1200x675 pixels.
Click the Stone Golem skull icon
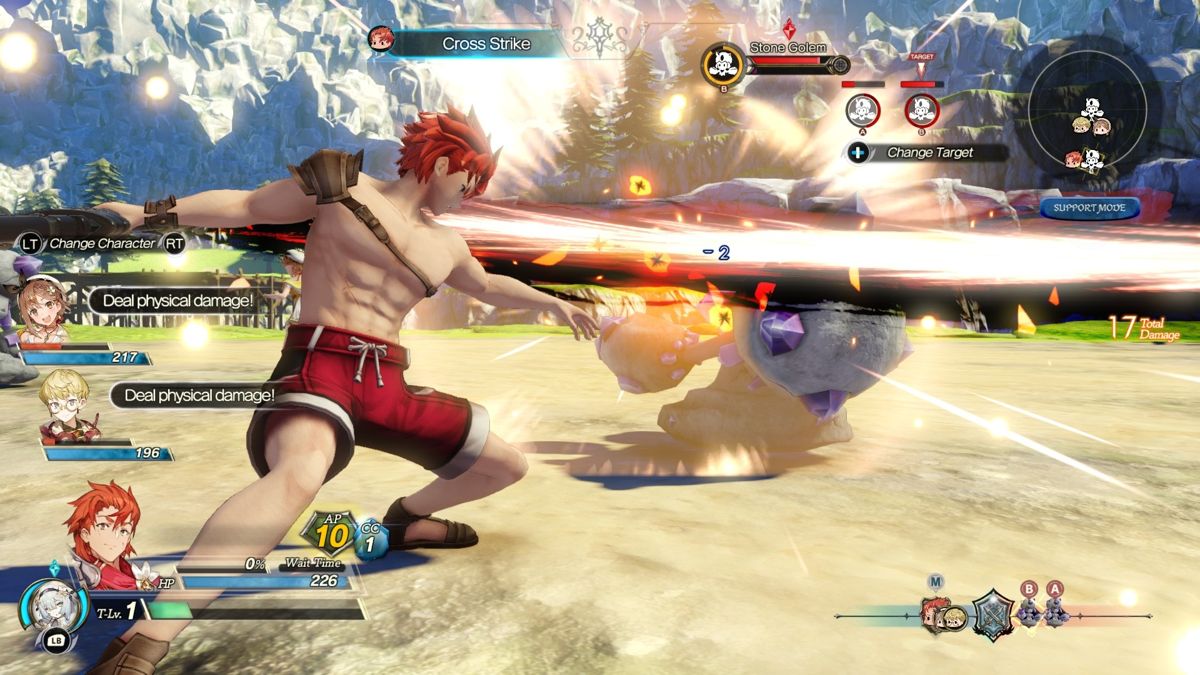(722, 64)
